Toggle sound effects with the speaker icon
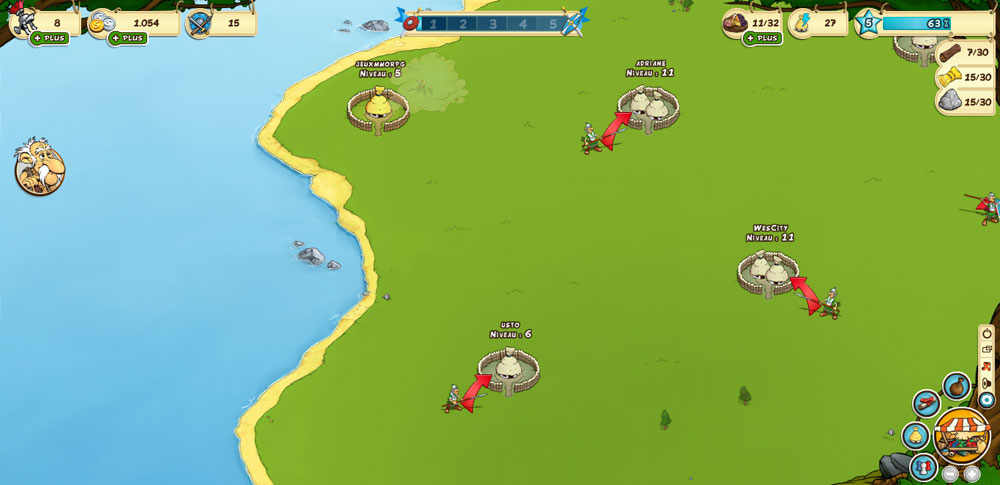 pyautogui.click(x=987, y=383)
